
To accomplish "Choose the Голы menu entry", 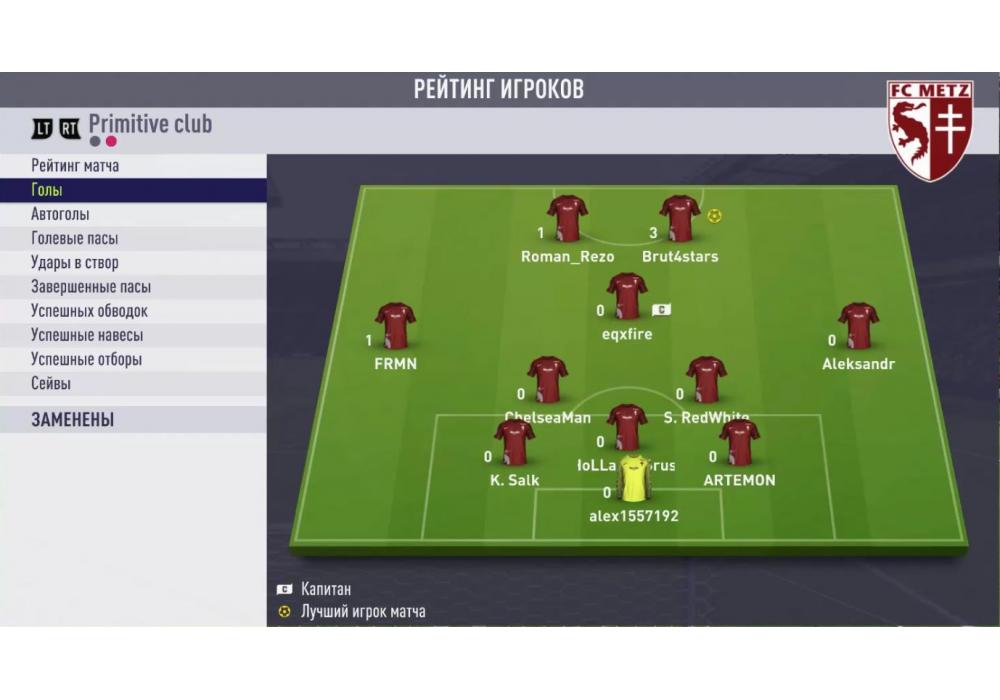I will 47,190.
